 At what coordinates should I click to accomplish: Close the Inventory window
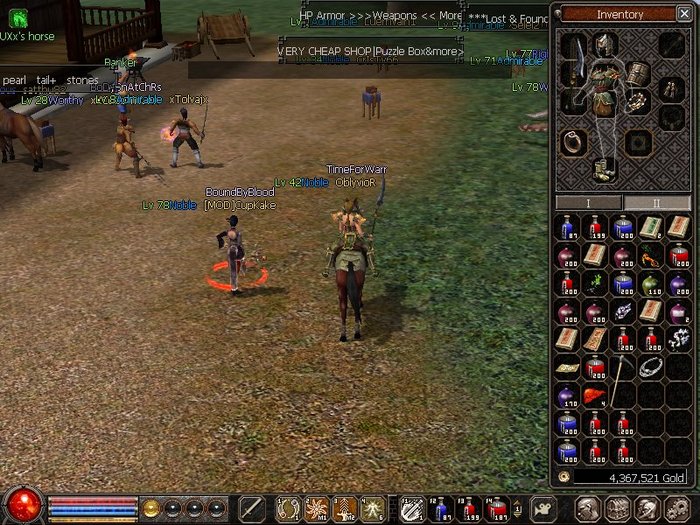[x=683, y=14]
